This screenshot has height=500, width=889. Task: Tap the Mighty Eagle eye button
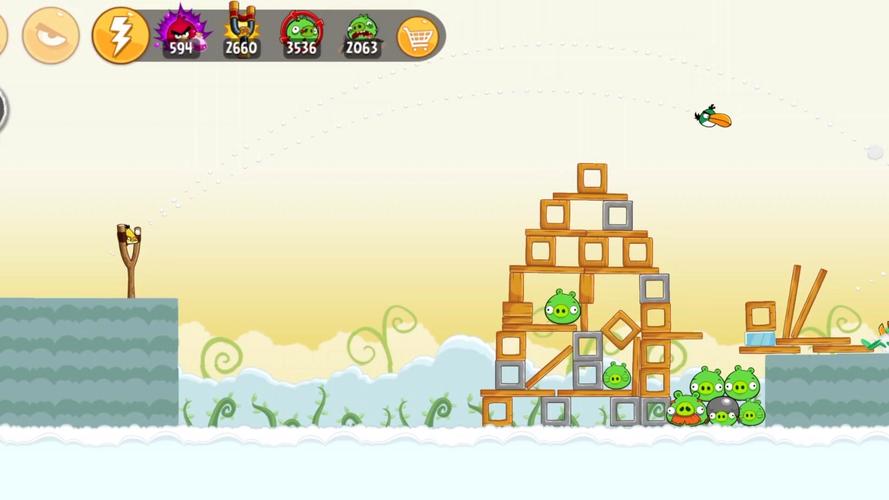click(x=51, y=36)
